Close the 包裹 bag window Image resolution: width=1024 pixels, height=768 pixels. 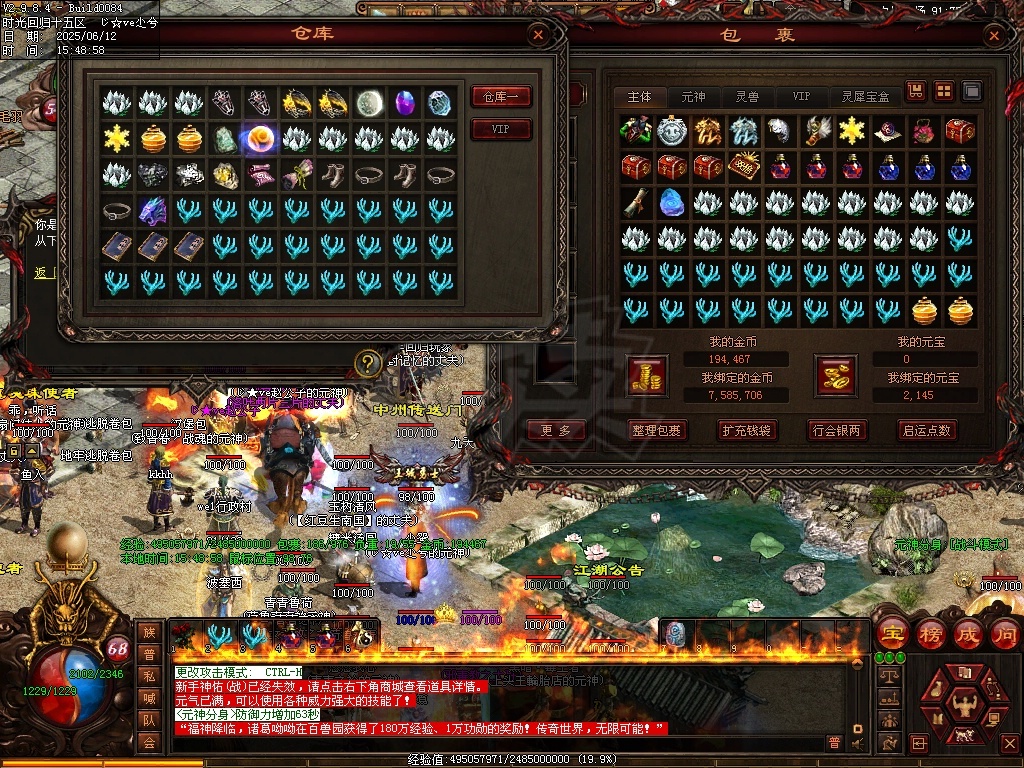tap(993, 36)
